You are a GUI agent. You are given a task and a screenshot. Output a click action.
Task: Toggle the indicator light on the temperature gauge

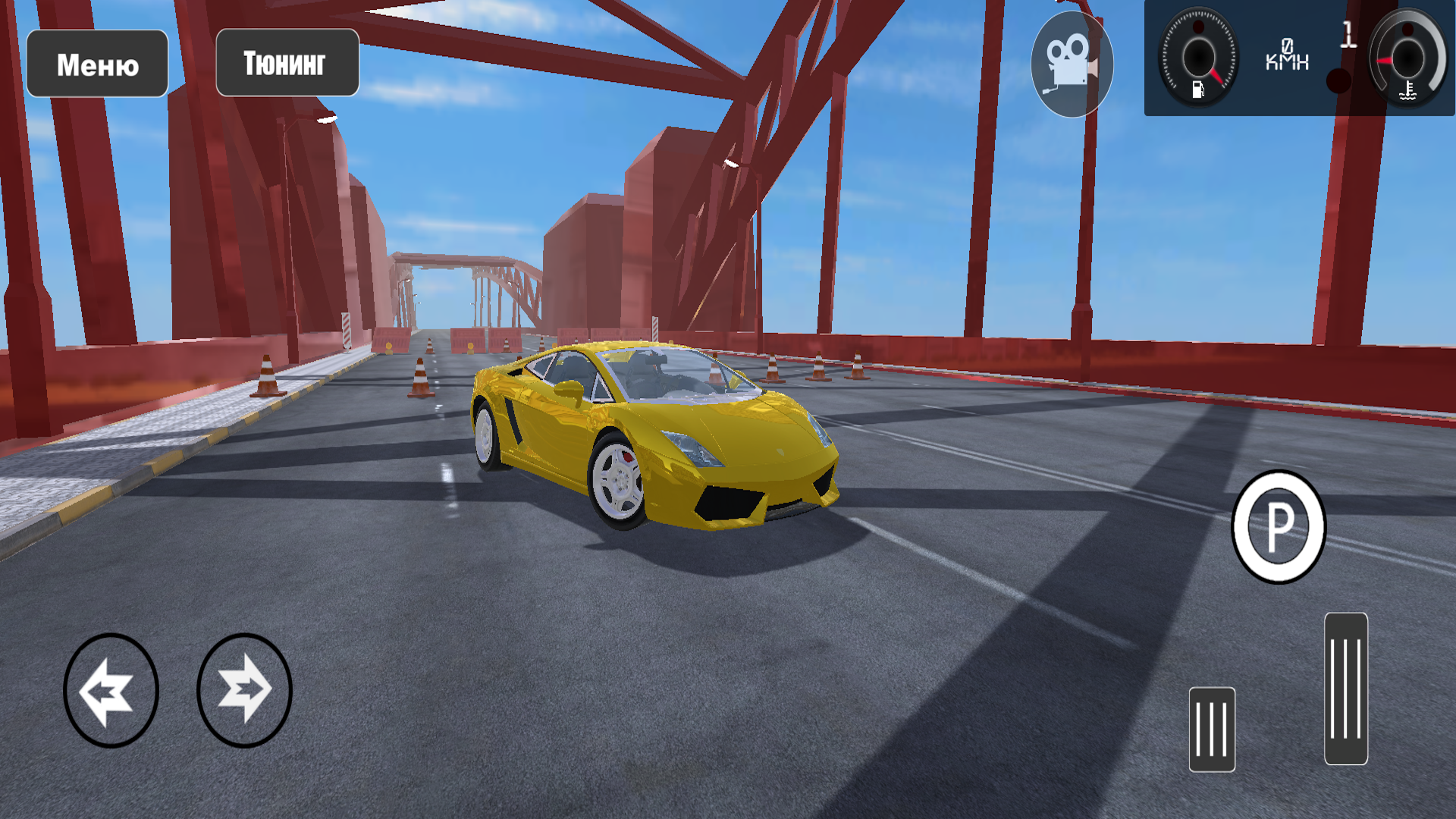(1407, 29)
